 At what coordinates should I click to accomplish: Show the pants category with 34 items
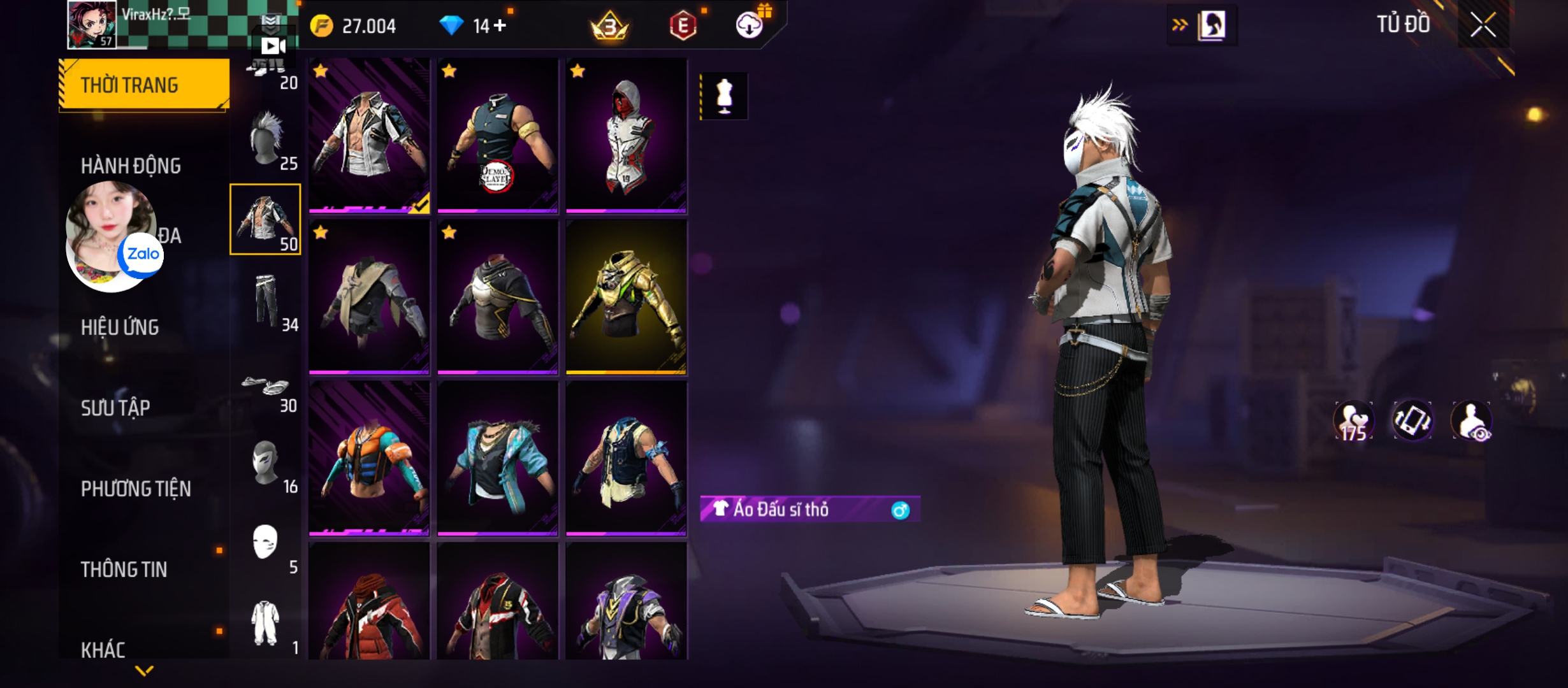(266, 301)
